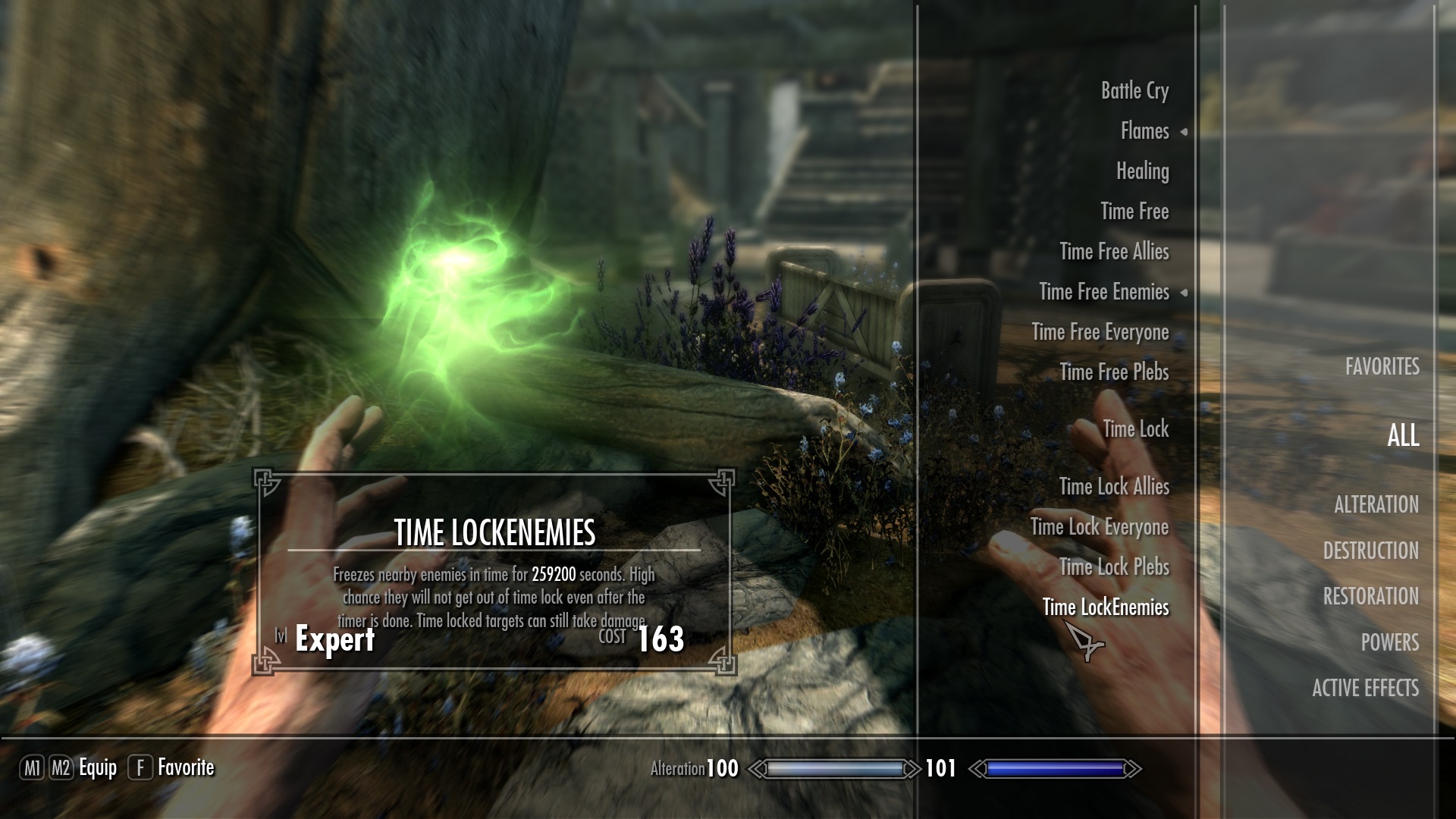Select the Time Lock spell
This screenshot has height=819, width=1456.
click(x=1135, y=429)
